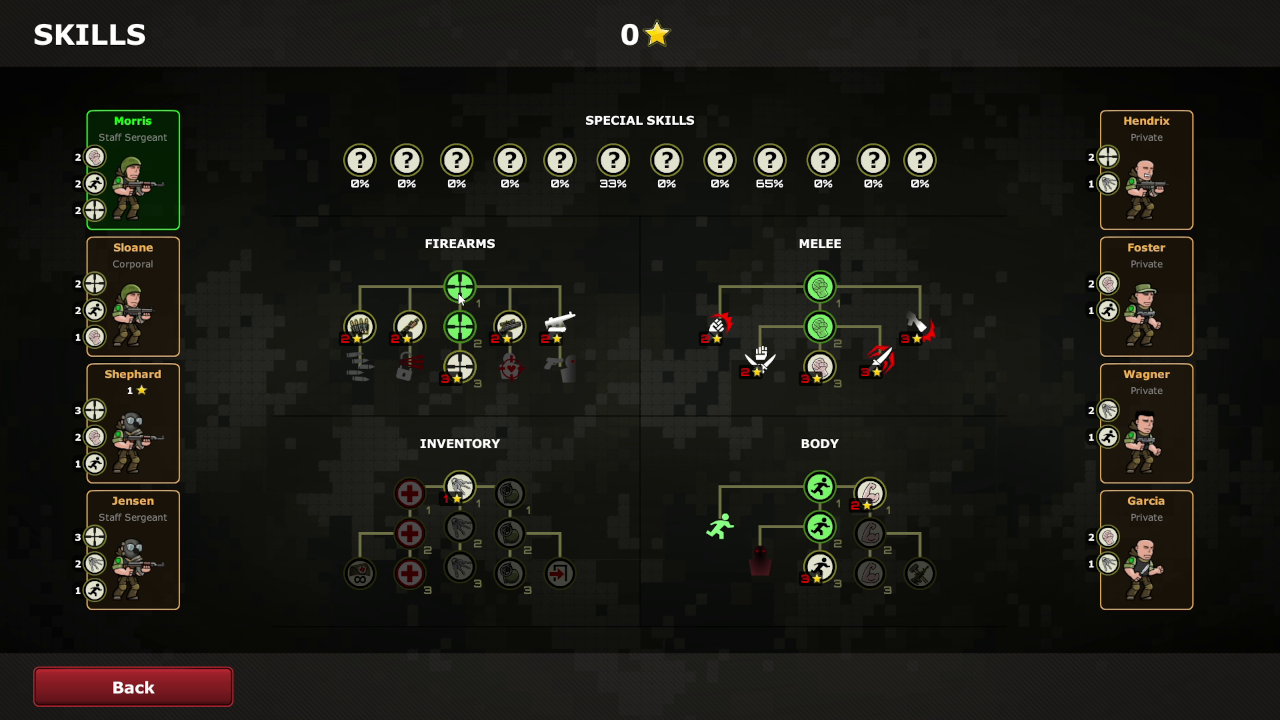Click the level 3 crosshair skill node
This screenshot has height=720, width=1280.
click(x=461, y=365)
